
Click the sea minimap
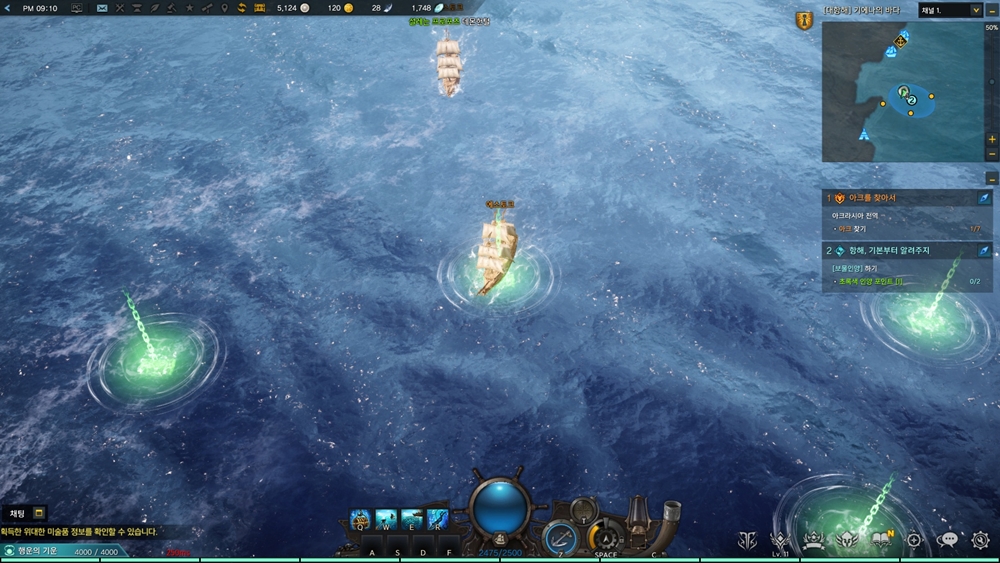tap(902, 92)
